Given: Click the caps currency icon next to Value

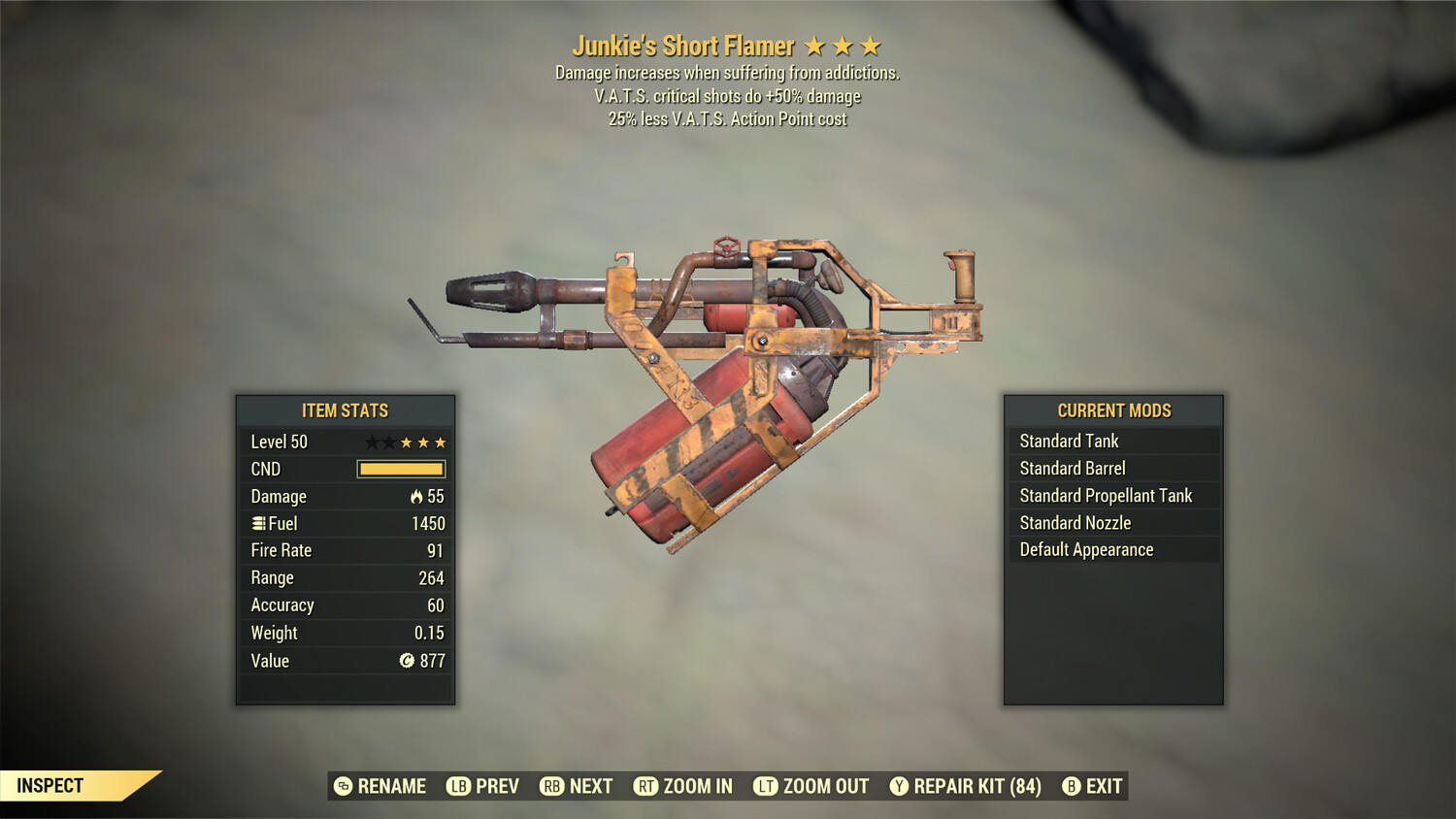Looking at the screenshot, I should click(409, 661).
